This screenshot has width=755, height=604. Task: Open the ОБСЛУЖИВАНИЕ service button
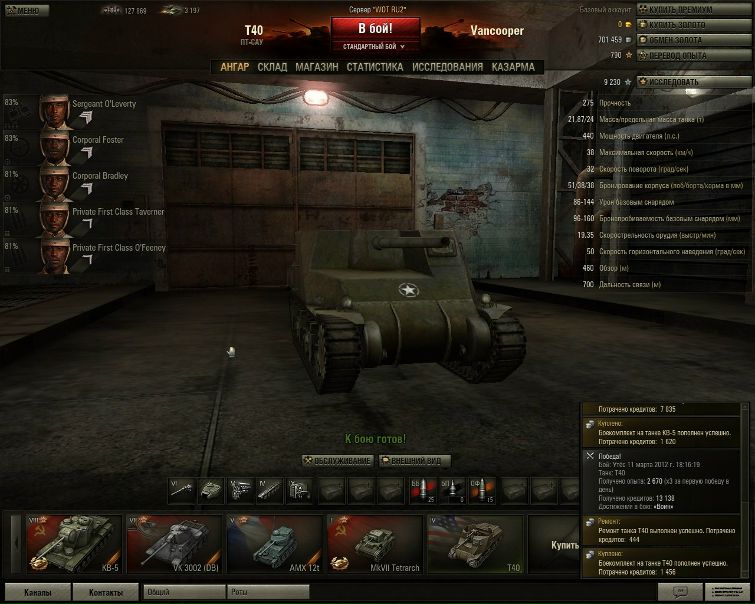(337, 460)
